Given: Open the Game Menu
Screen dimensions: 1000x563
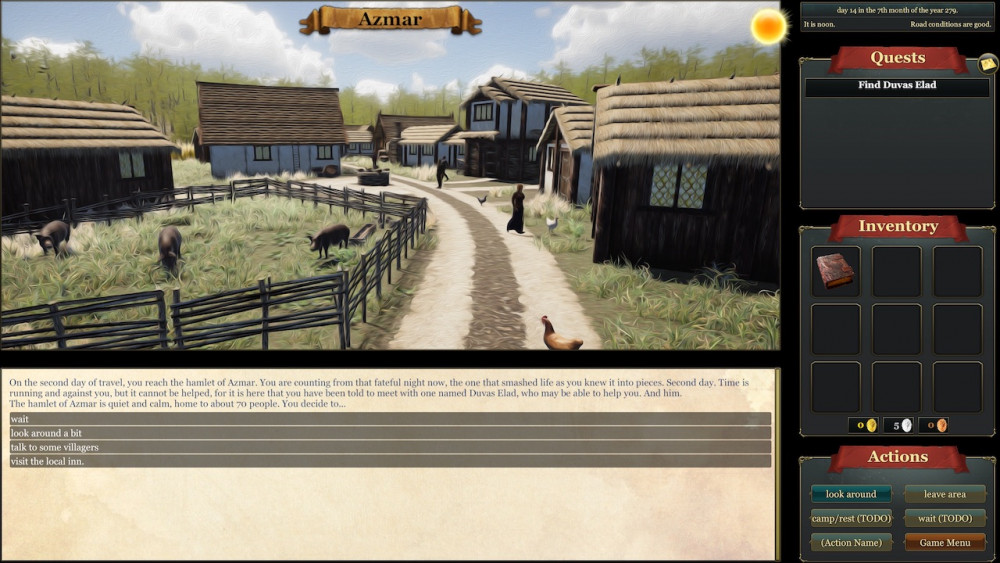Looking at the screenshot, I should coord(944,542).
